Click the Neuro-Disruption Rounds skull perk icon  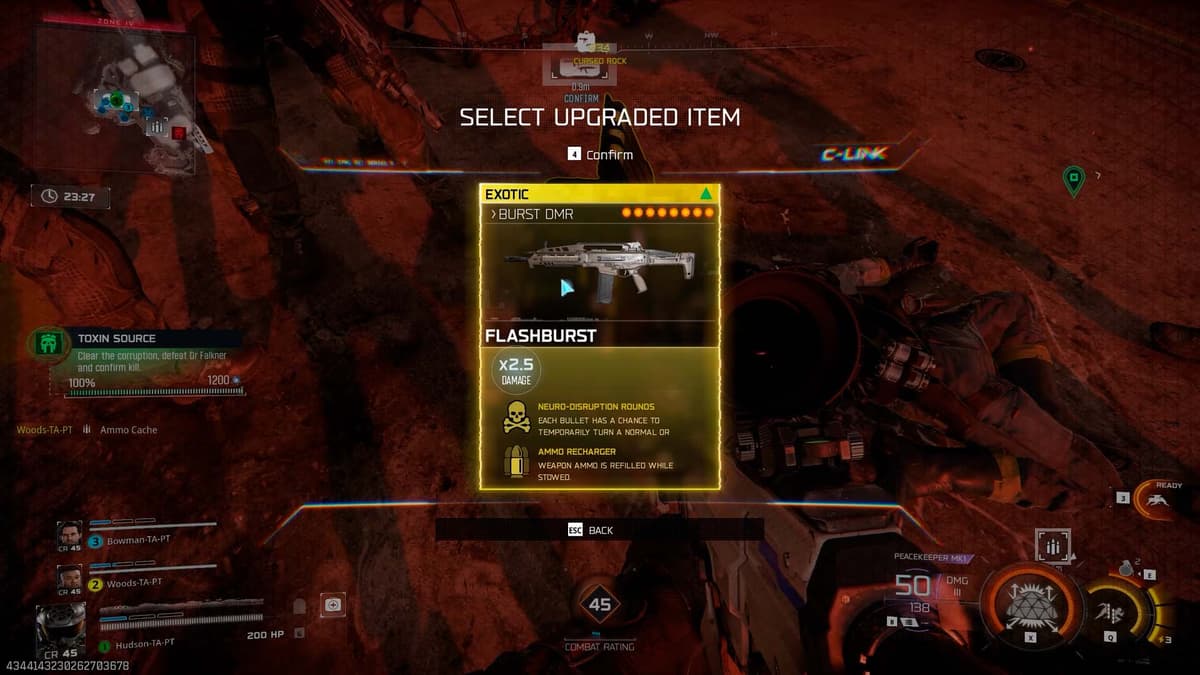[516, 418]
